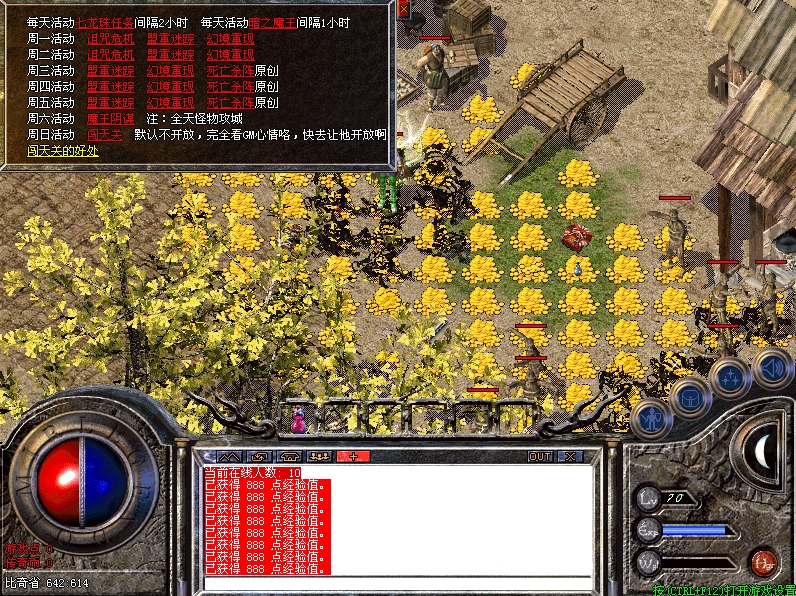796x596 pixels.
Task: Choose Wednesday's 死亡杀阵 activity link
Action: pyautogui.click(x=229, y=70)
